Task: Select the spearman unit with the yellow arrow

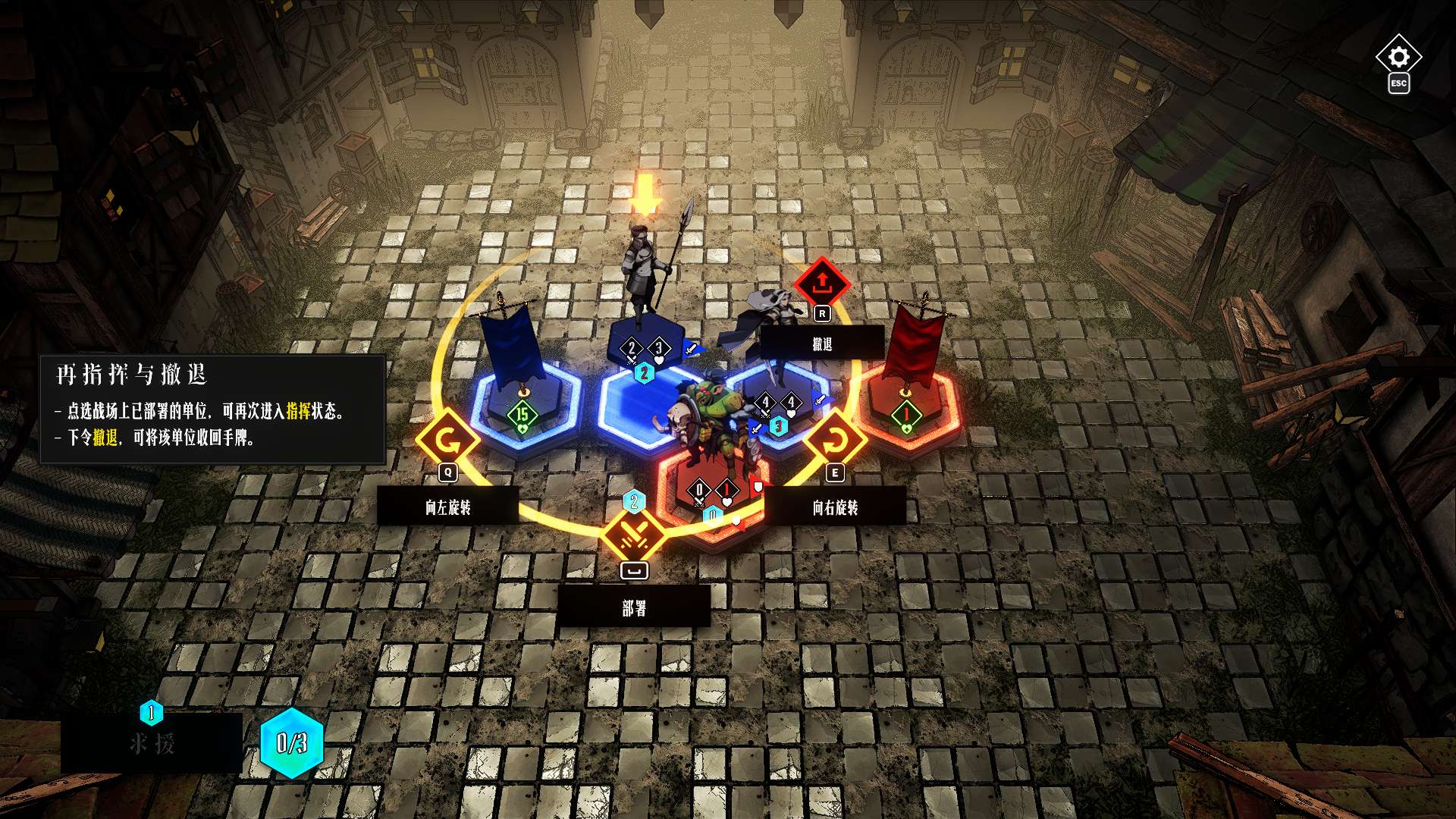Action: point(646,265)
